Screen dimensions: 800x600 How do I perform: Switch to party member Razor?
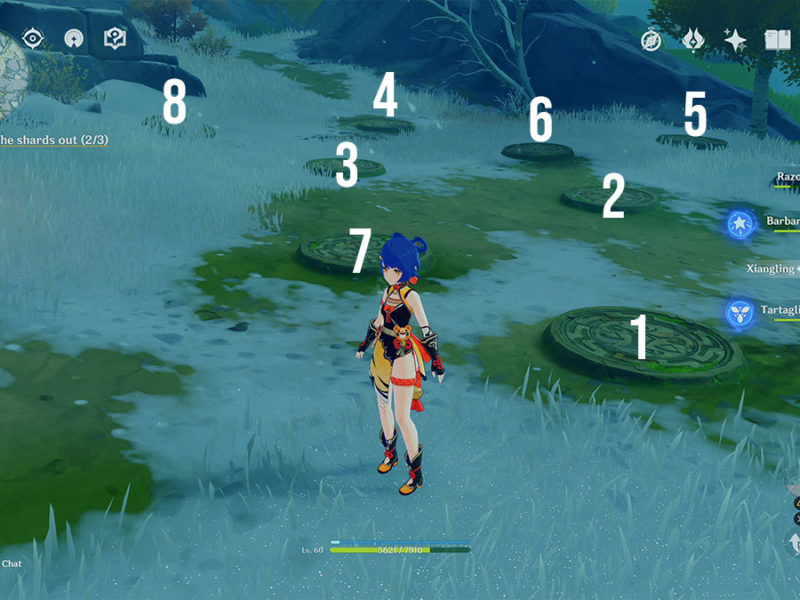pyautogui.click(x=786, y=178)
